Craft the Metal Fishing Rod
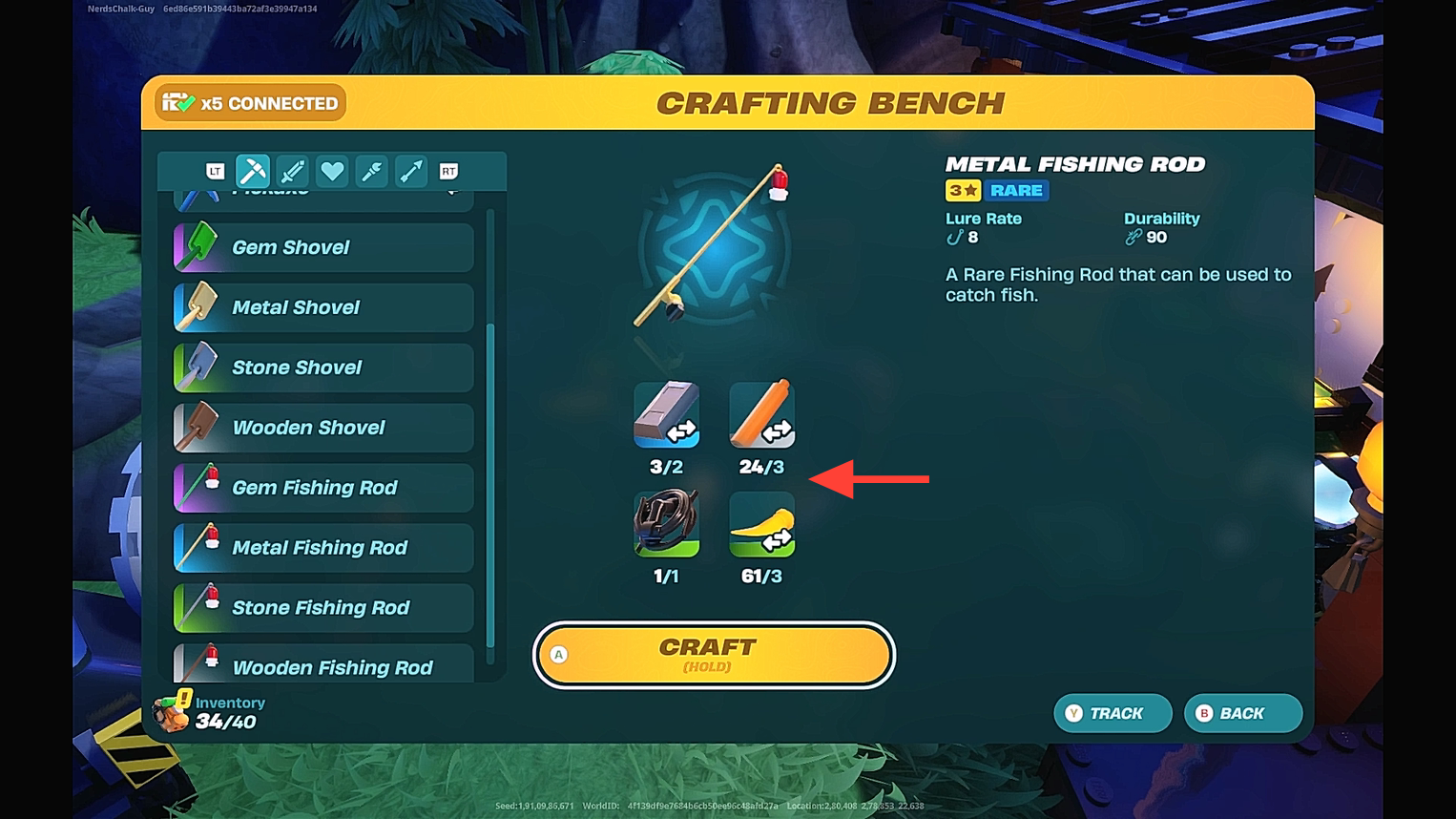This screenshot has height=819, width=1456. [x=714, y=655]
